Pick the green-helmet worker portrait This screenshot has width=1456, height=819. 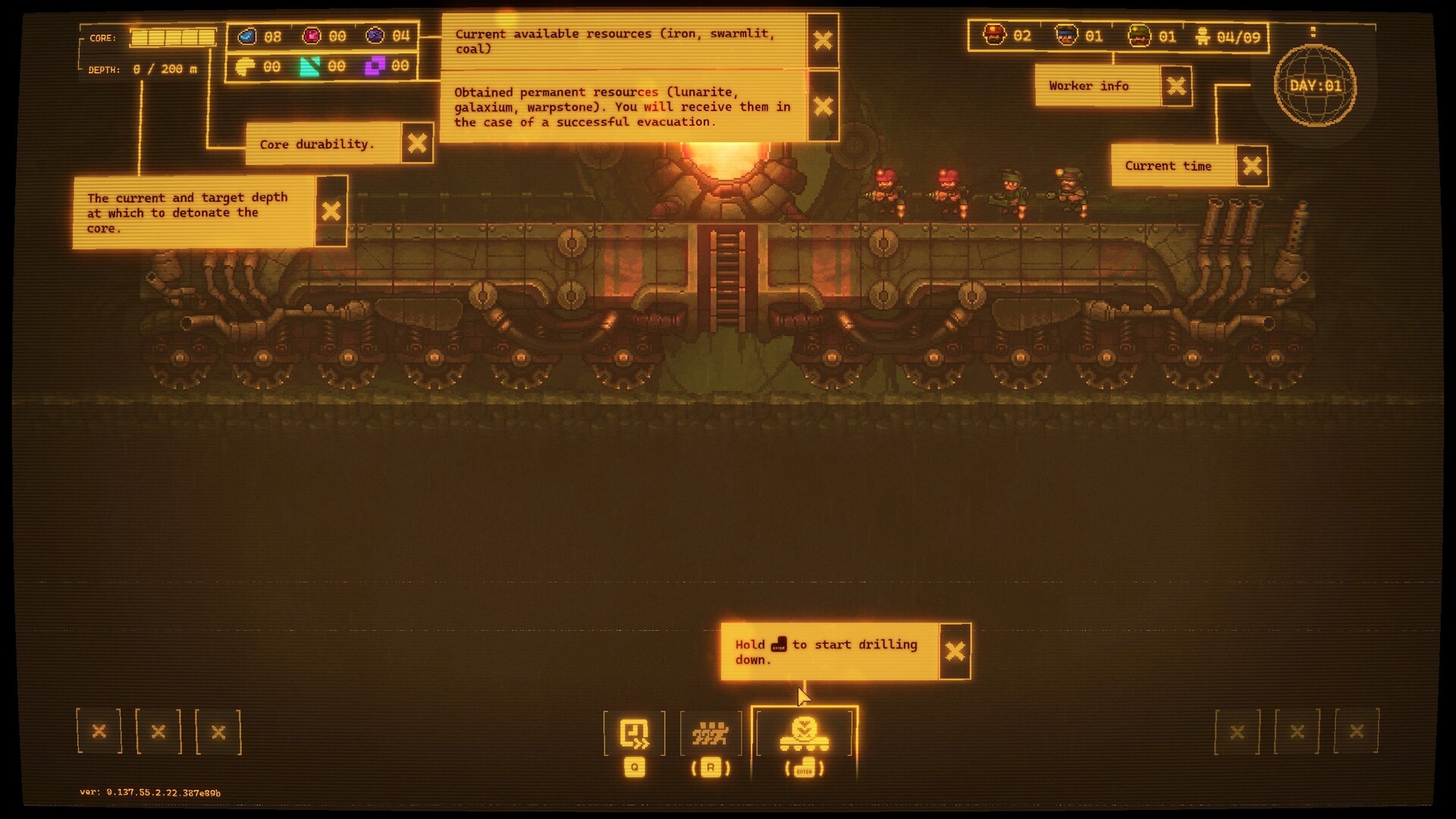[x=1139, y=36]
